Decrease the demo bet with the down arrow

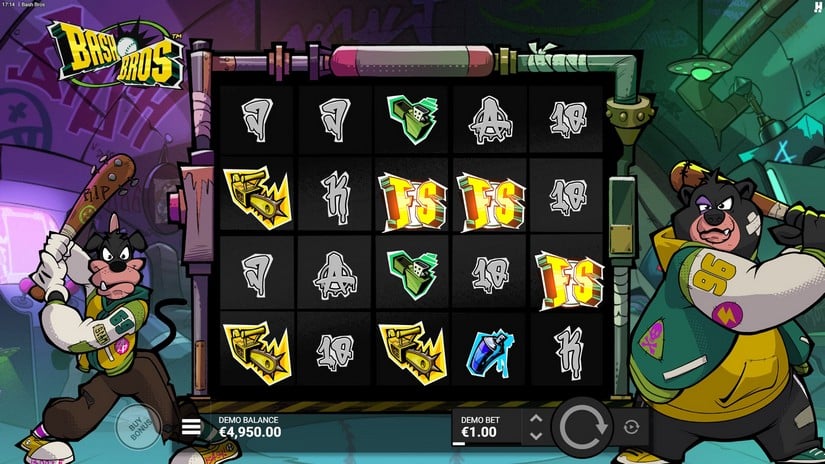point(535,436)
